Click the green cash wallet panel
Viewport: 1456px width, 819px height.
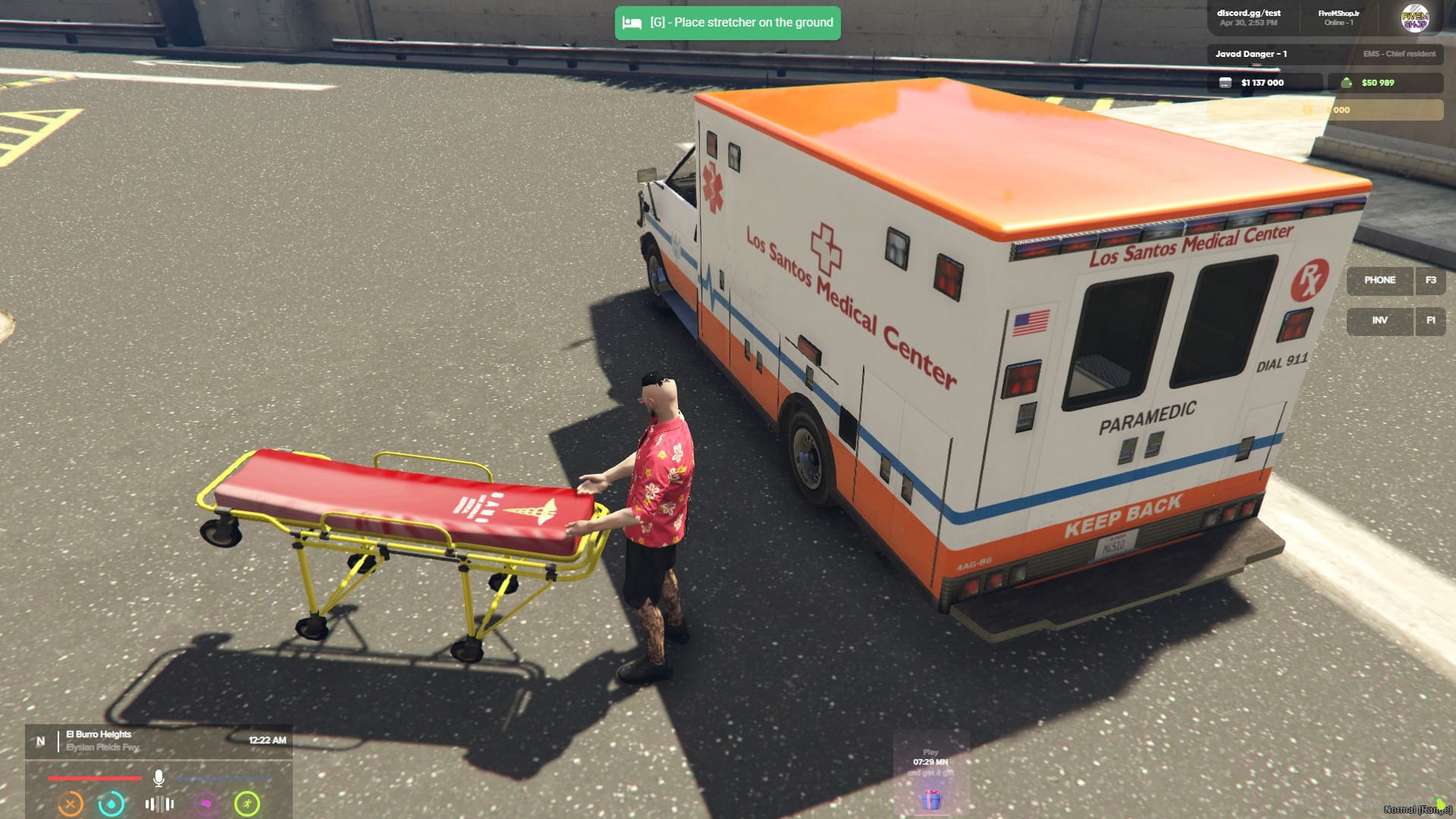coord(1385,83)
